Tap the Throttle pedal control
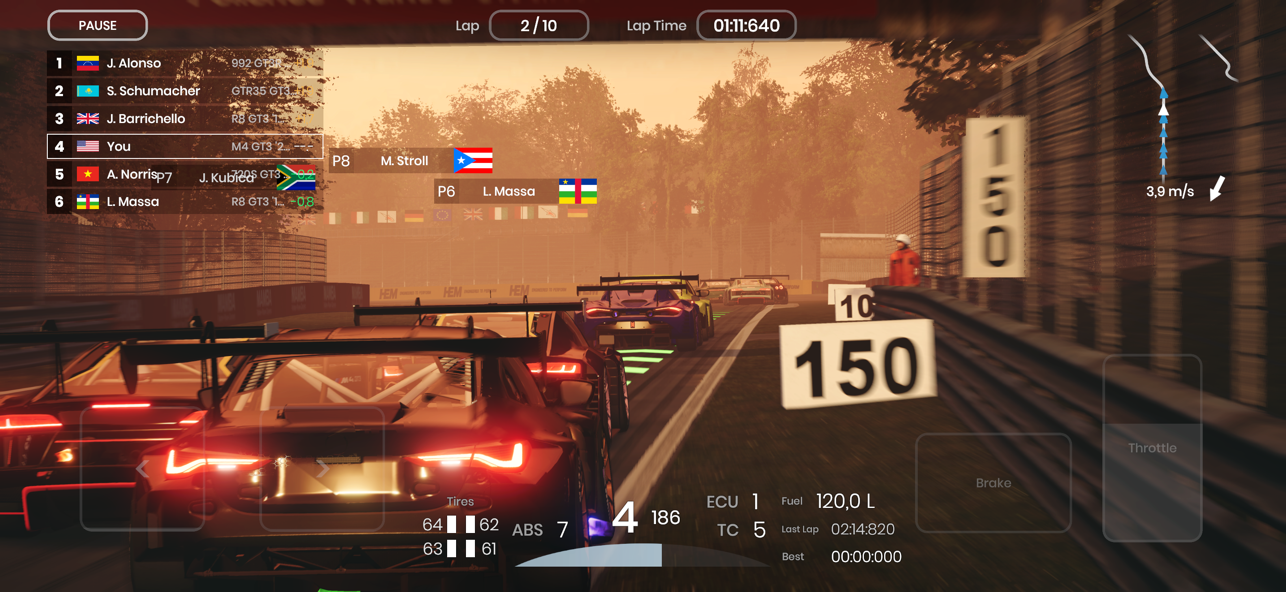This screenshot has height=592, width=1286. click(x=1152, y=448)
